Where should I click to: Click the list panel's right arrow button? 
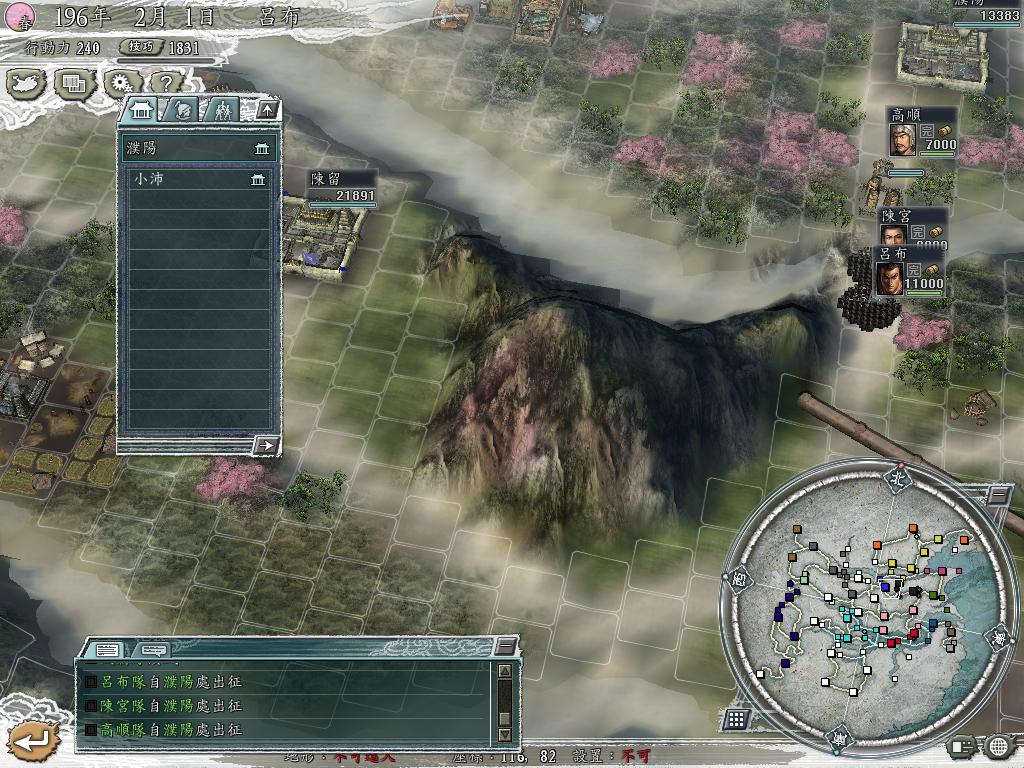[266, 445]
